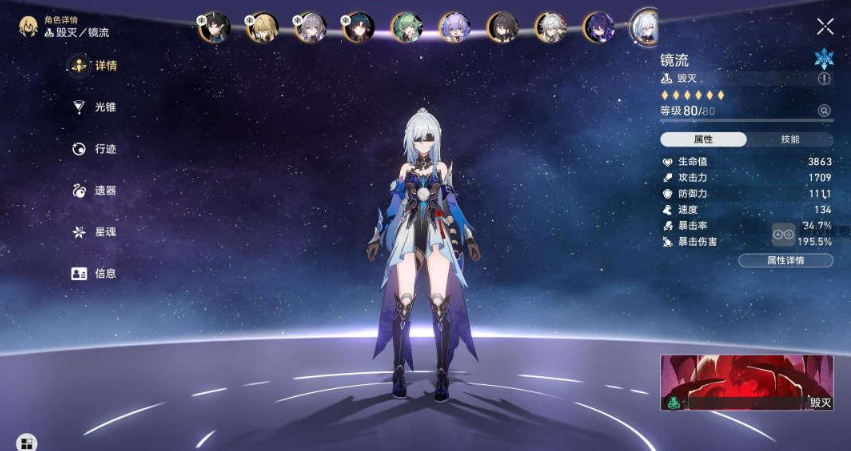Switch to the 属性 attributes tab
851x451 pixels.
(x=704, y=140)
